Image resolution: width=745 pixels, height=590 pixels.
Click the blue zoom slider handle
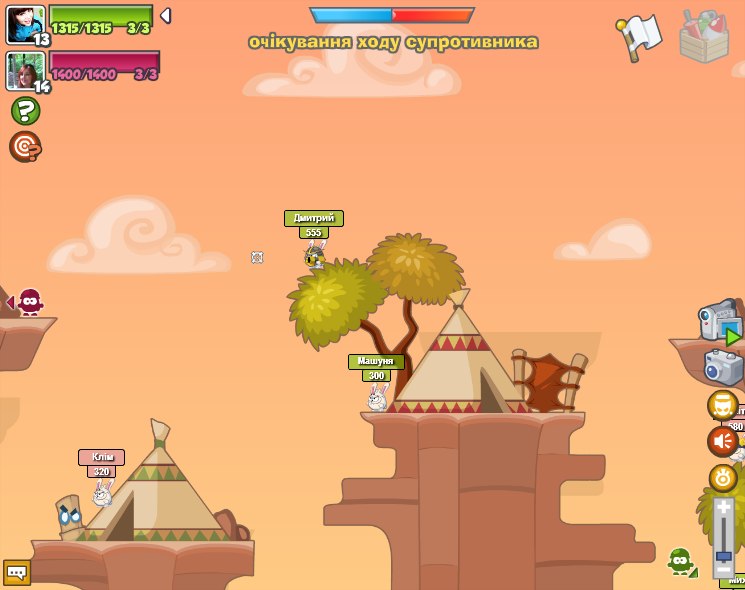(723, 553)
